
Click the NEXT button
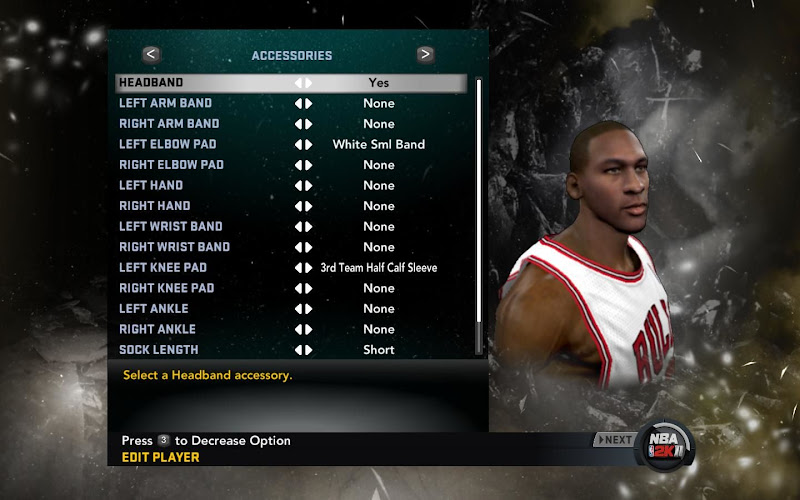(614, 439)
